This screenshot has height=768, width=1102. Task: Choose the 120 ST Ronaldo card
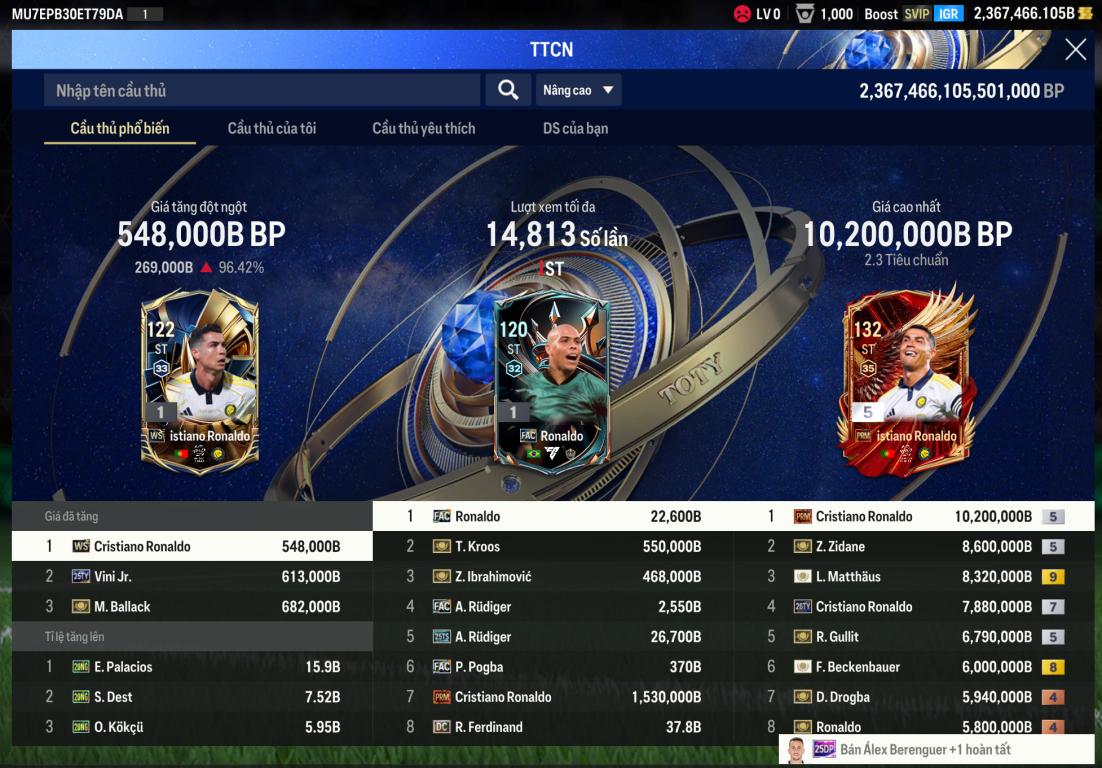(x=551, y=382)
